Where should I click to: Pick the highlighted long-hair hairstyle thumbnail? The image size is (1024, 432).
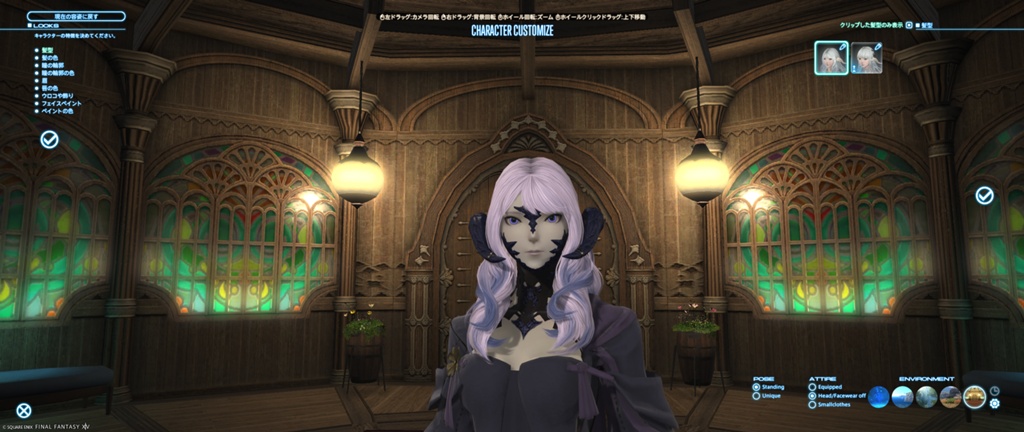point(831,58)
